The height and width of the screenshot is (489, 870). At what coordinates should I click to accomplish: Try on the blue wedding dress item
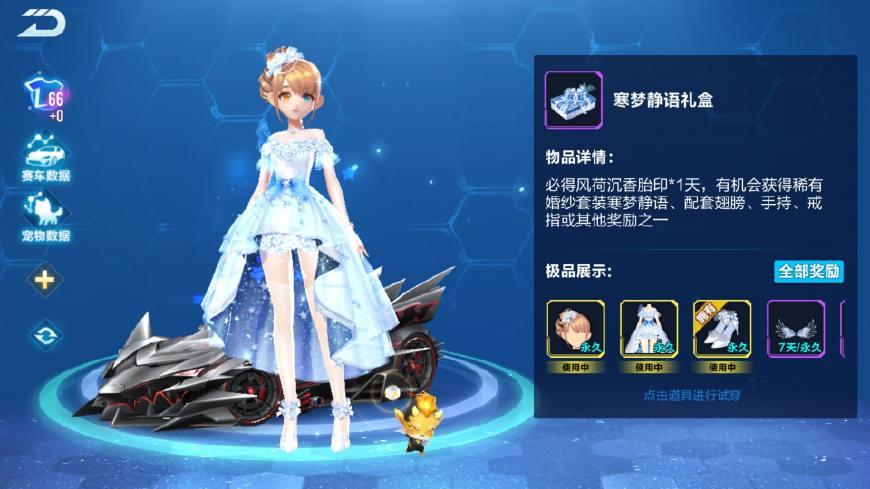[x=649, y=329]
